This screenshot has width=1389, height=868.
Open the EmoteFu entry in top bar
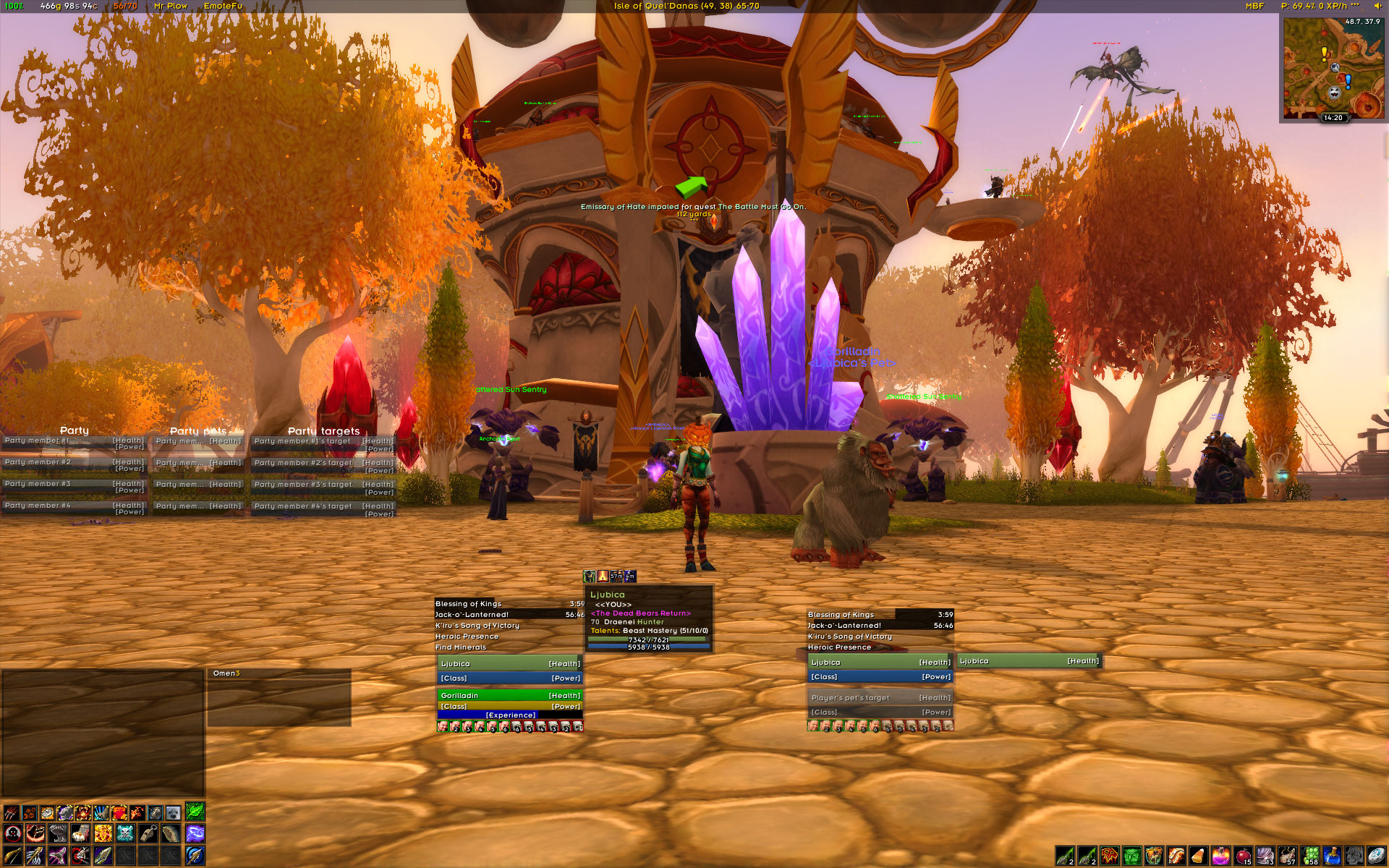(x=223, y=6)
